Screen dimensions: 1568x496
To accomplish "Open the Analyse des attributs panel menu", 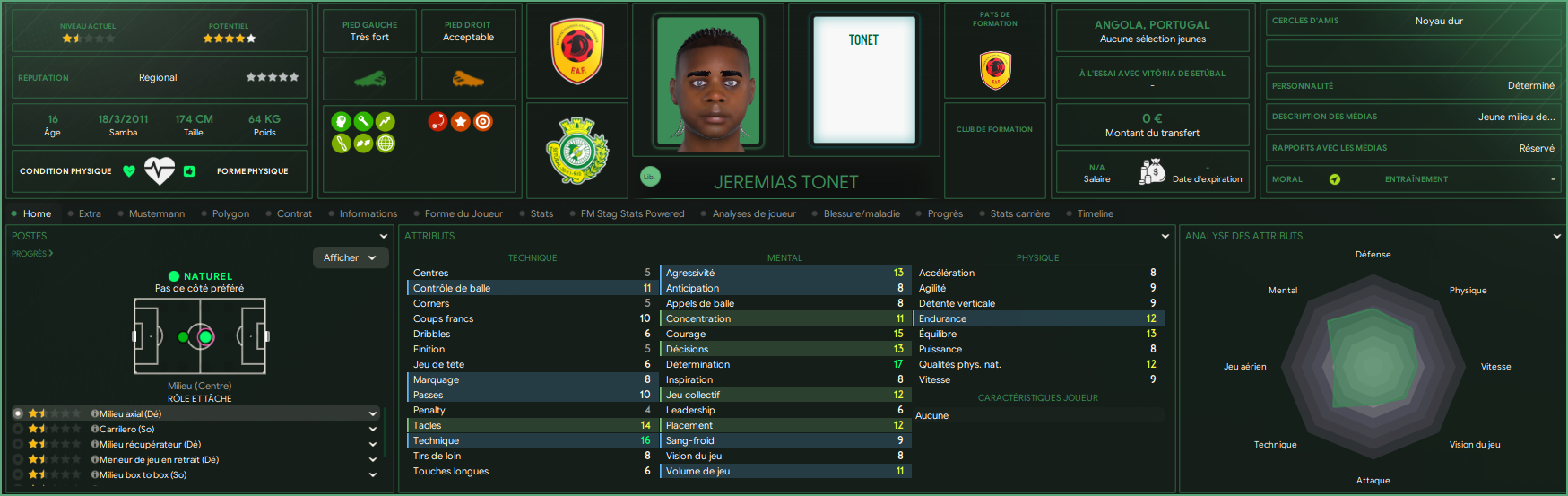I will 1556,236.
